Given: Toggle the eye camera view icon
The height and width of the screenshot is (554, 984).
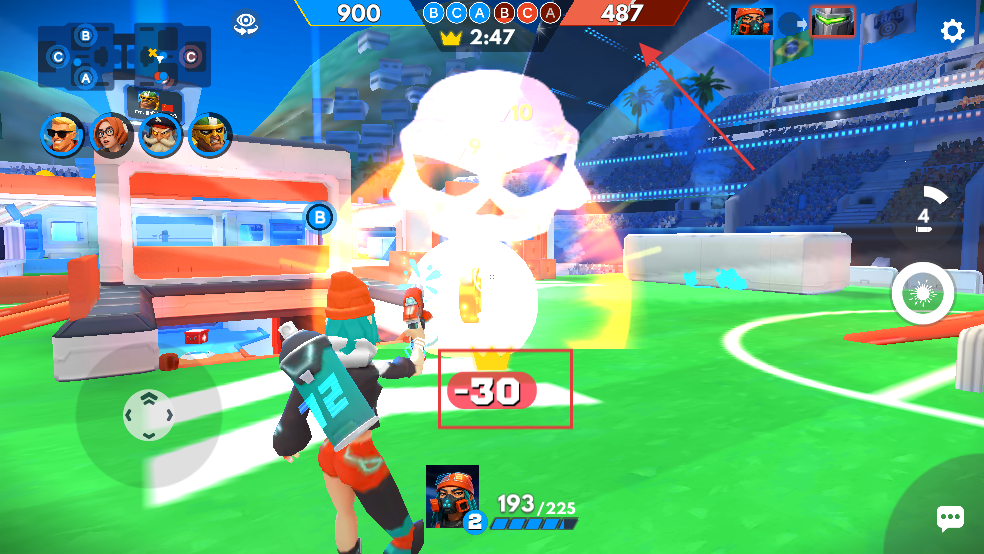Looking at the screenshot, I should [x=246, y=24].
